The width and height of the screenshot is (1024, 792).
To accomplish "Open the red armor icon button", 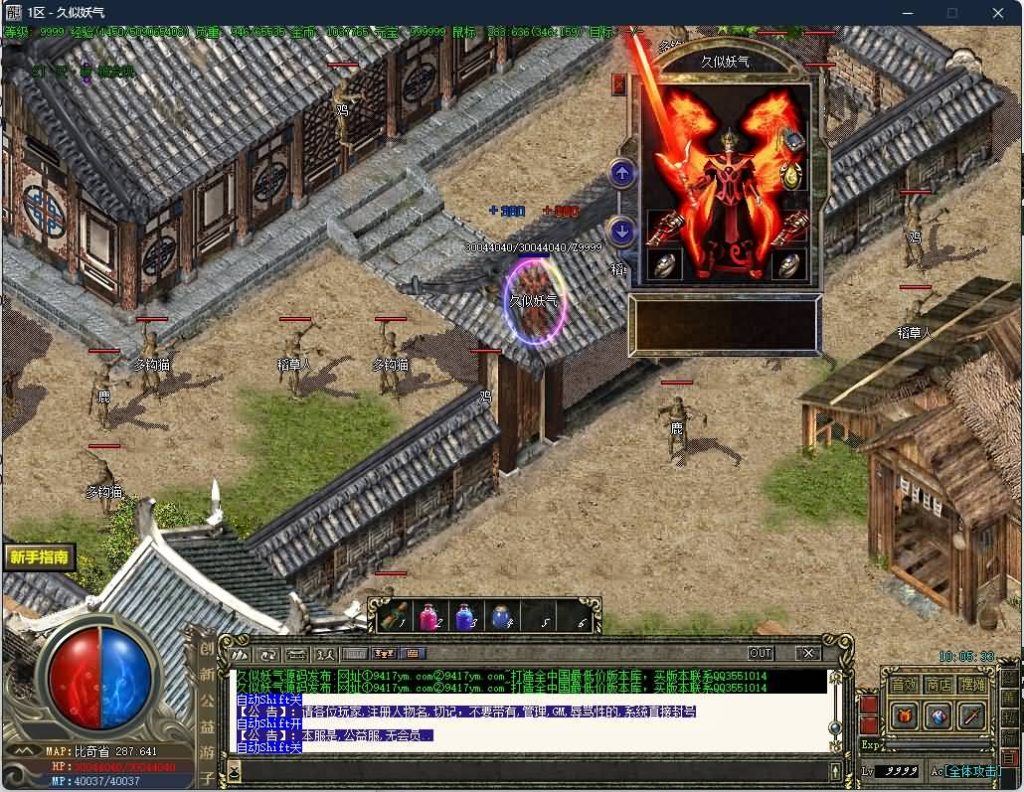I will pos(904,716).
